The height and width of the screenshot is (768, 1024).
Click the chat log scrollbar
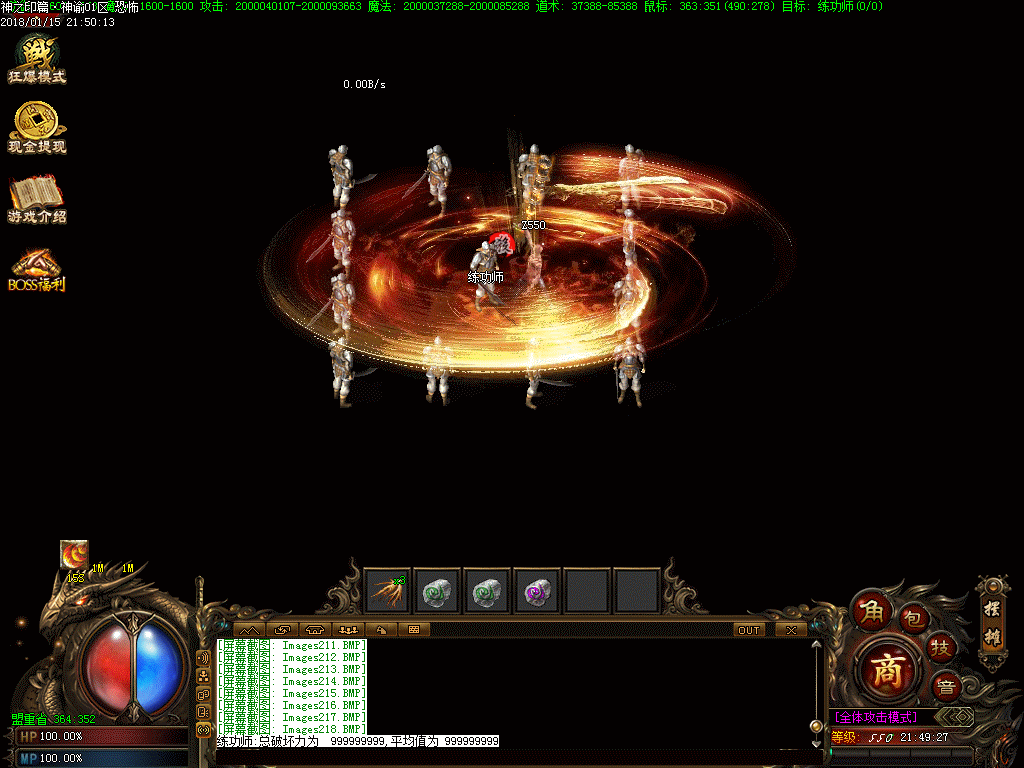coord(816,690)
